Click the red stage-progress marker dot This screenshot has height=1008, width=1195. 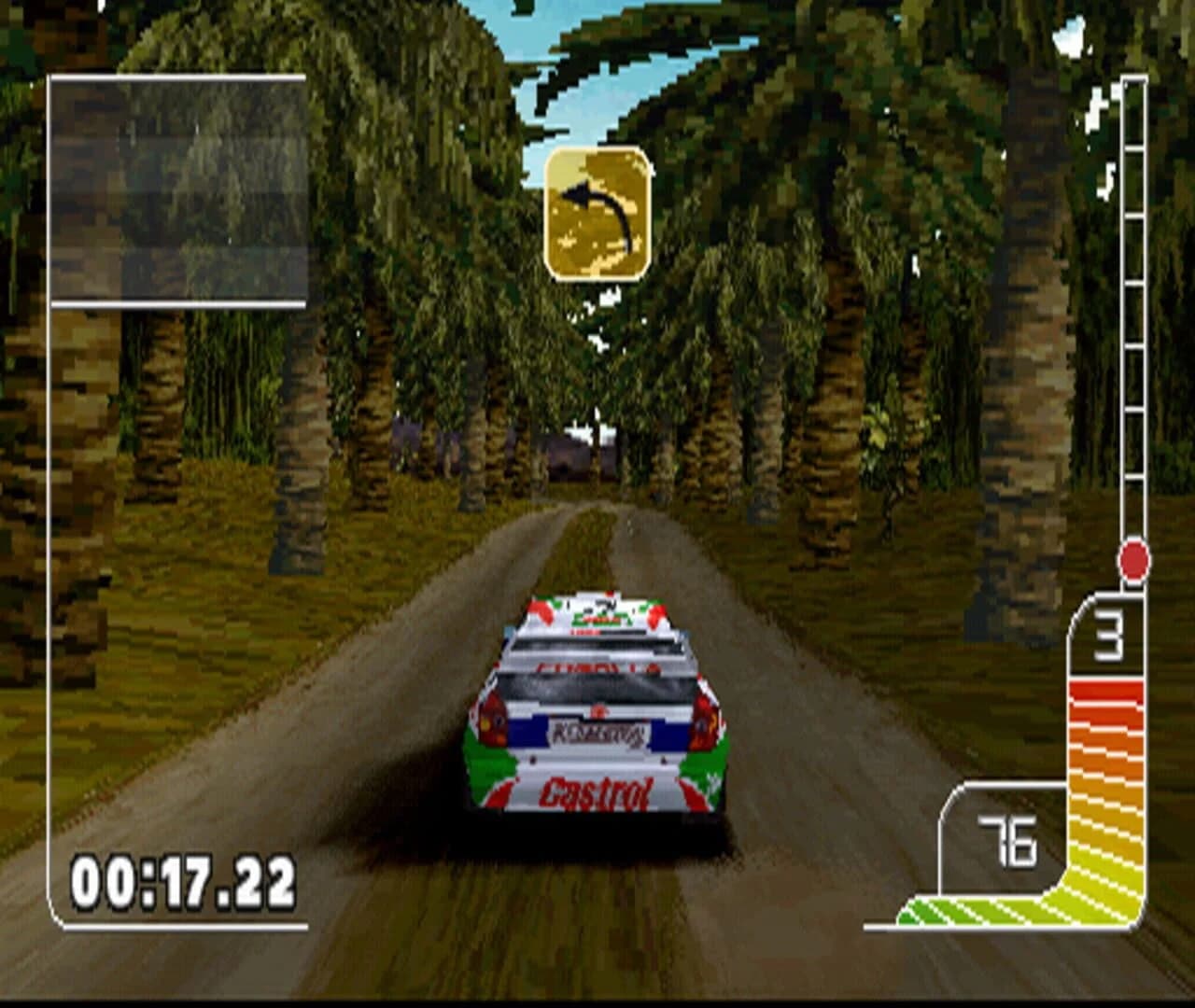coord(1132,557)
